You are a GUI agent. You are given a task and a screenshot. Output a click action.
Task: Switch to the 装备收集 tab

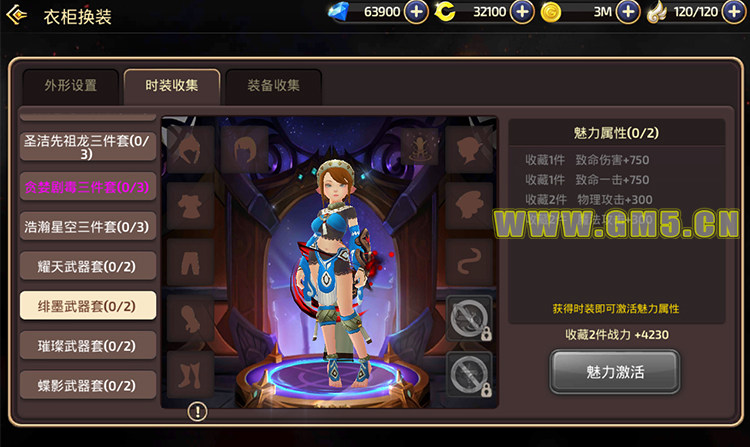tap(273, 86)
